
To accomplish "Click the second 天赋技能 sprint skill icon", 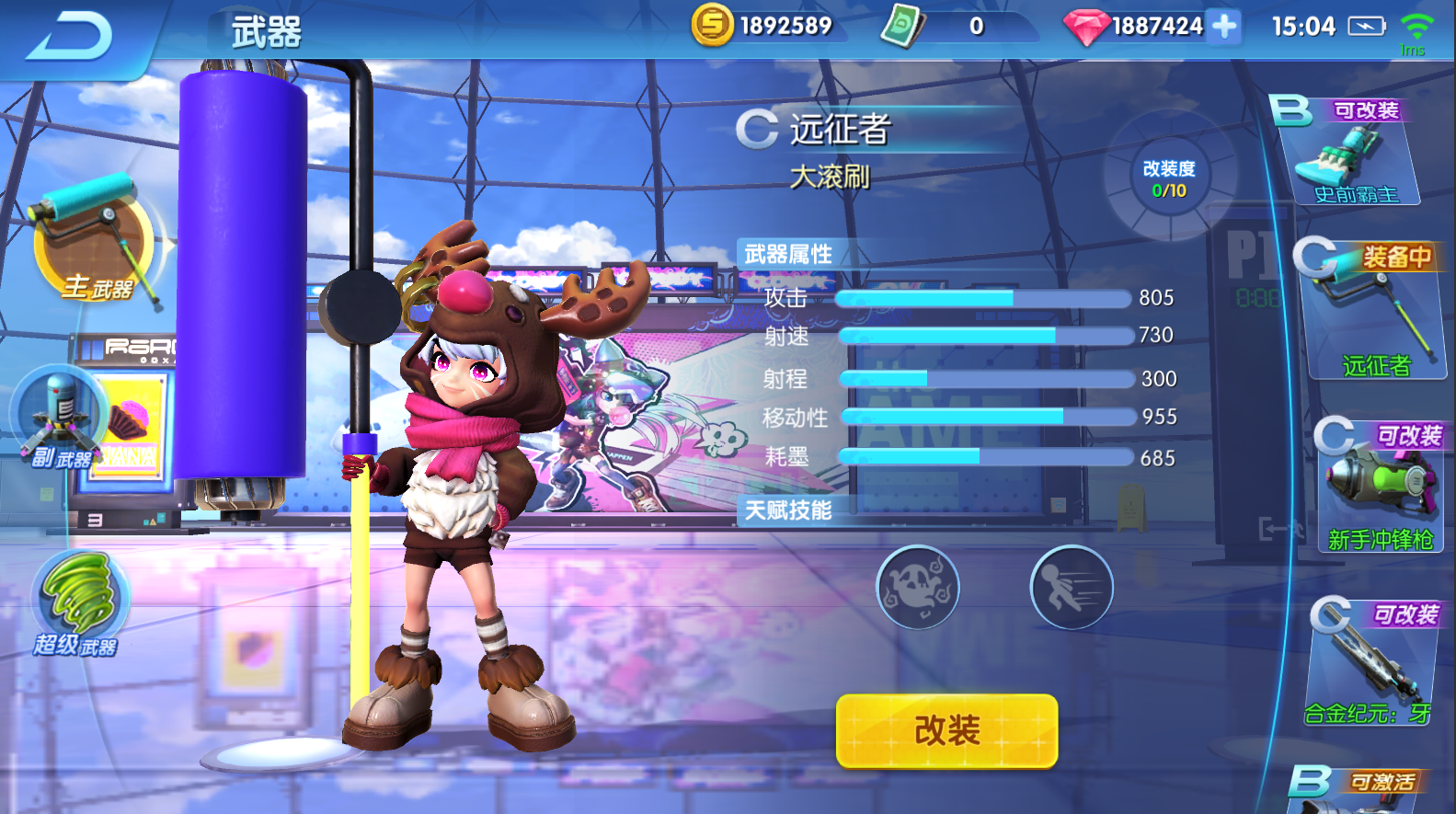I will (1071, 588).
